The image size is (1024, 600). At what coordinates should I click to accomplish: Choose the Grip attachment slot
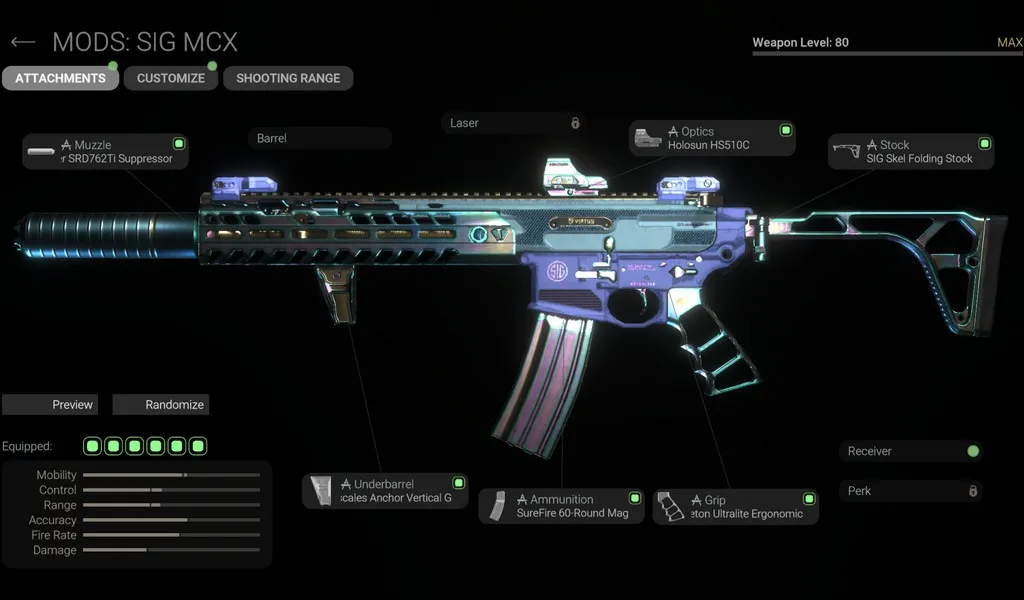[x=735, y=507]
